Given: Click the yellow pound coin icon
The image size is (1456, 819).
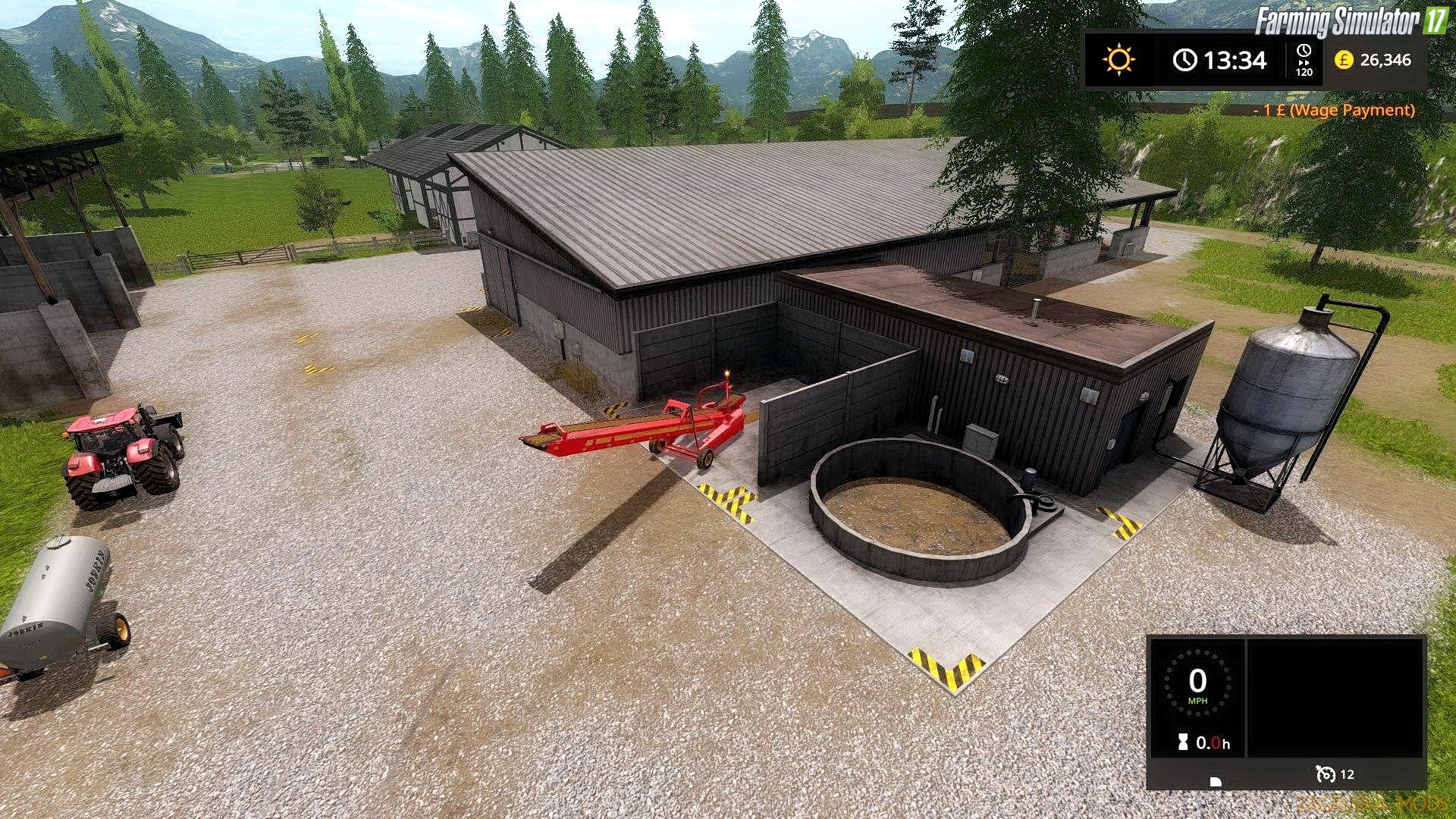Looking at the screenshot, I should (x=1345, y=61).
